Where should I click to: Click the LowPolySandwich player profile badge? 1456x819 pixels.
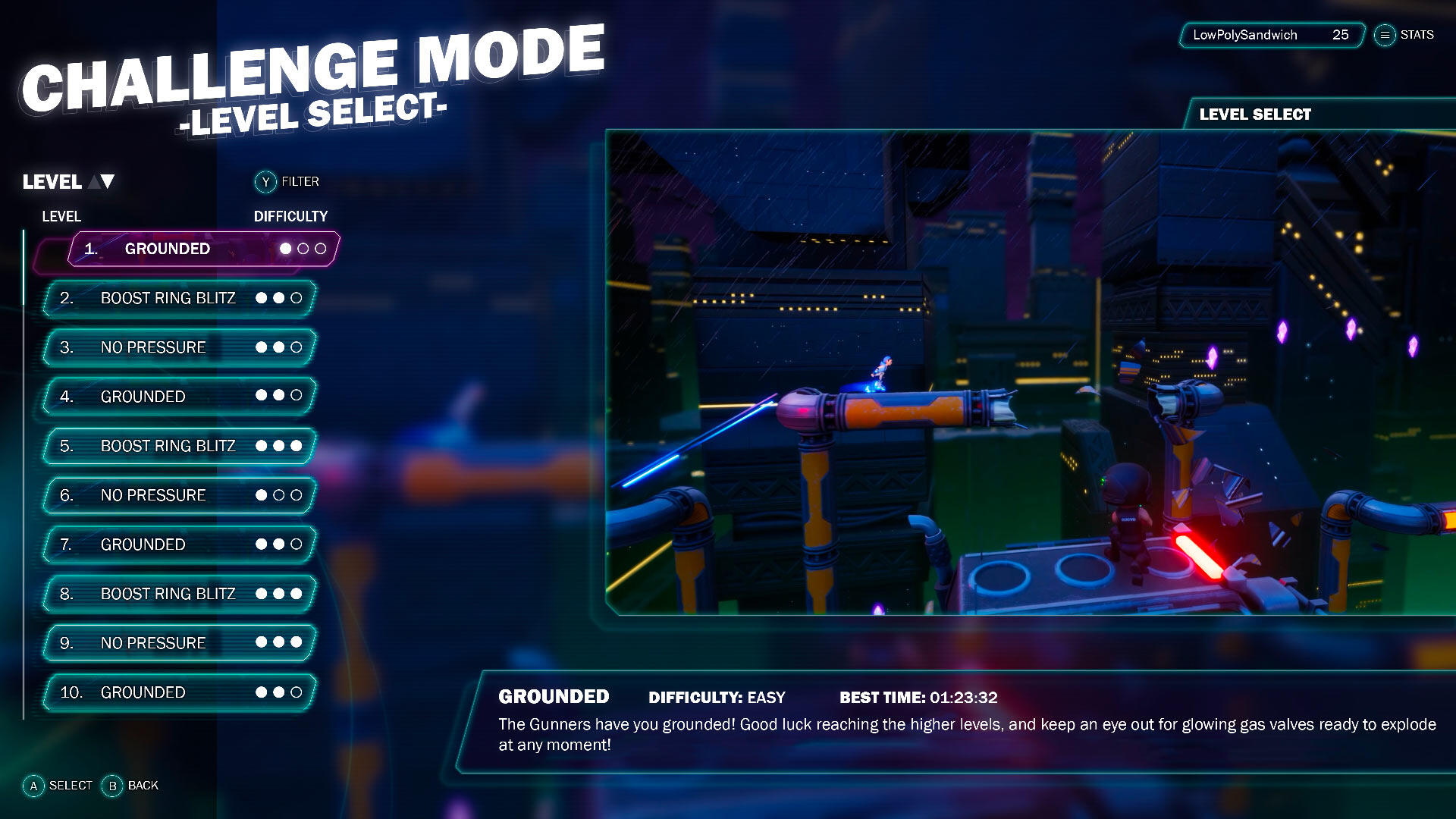(1271, 35)
